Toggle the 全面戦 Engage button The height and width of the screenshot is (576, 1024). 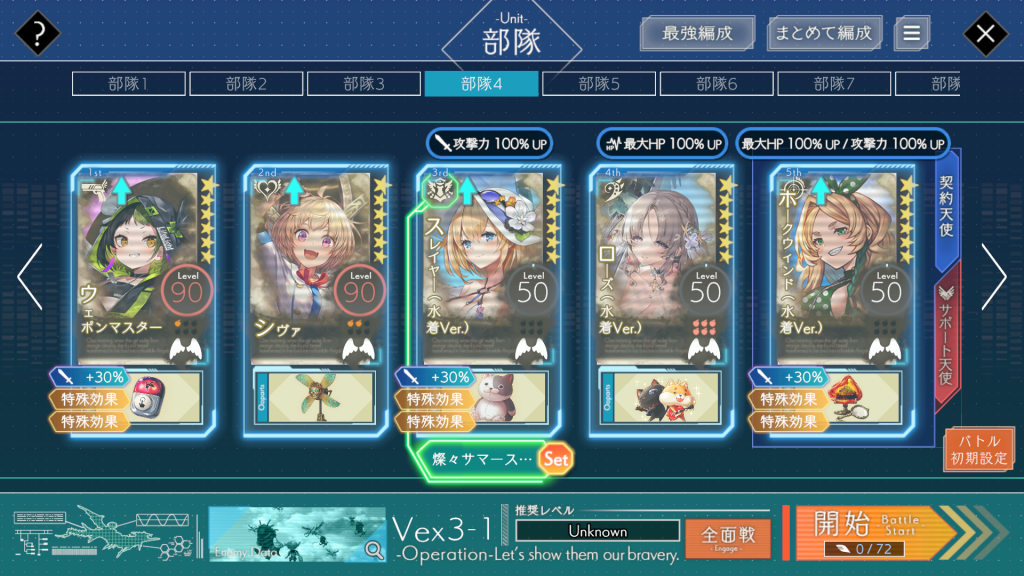tap(727, 537)
